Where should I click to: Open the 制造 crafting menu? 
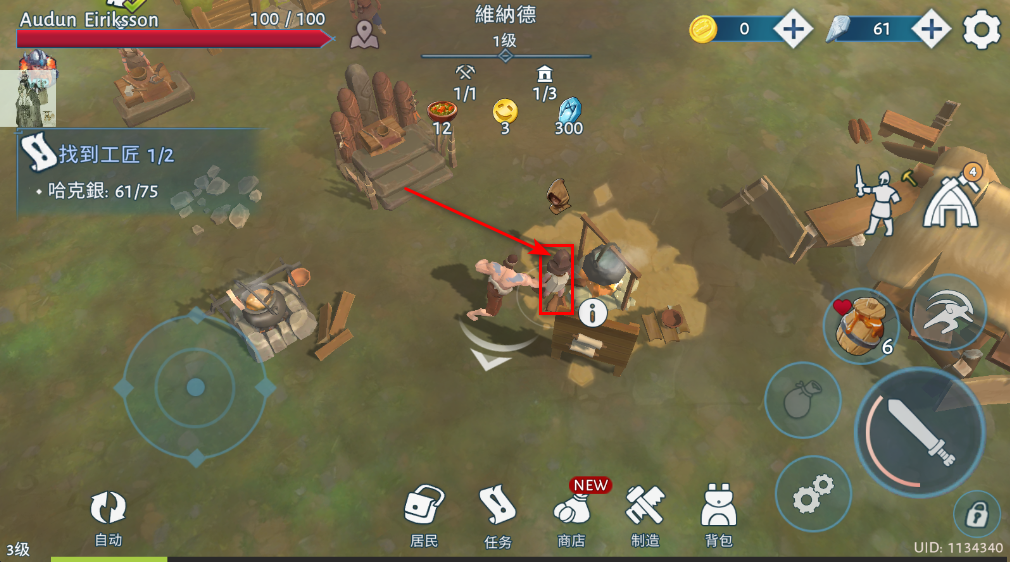[645, 514]
